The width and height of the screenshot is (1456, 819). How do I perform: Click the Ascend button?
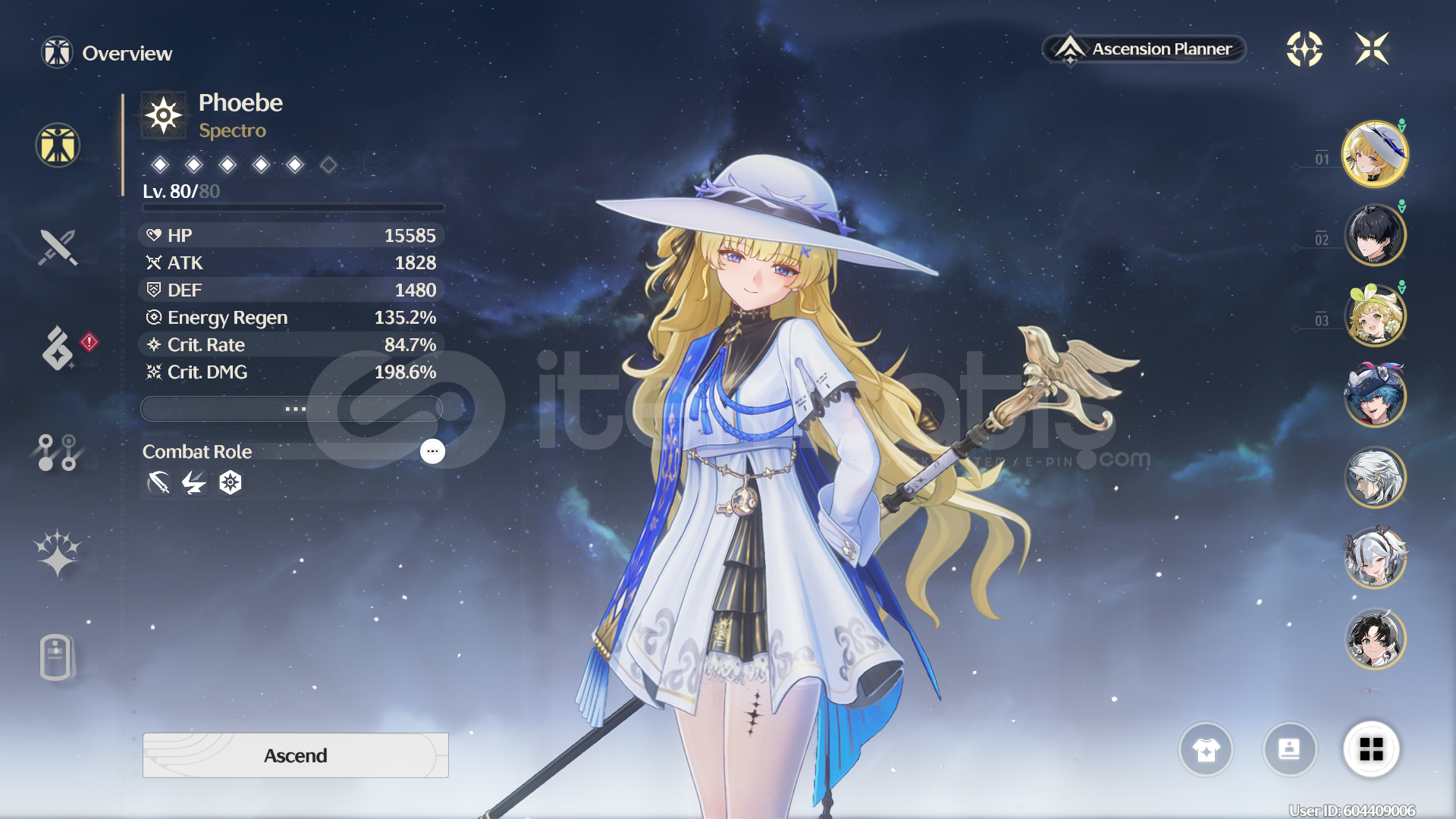(x=295, y=755)
